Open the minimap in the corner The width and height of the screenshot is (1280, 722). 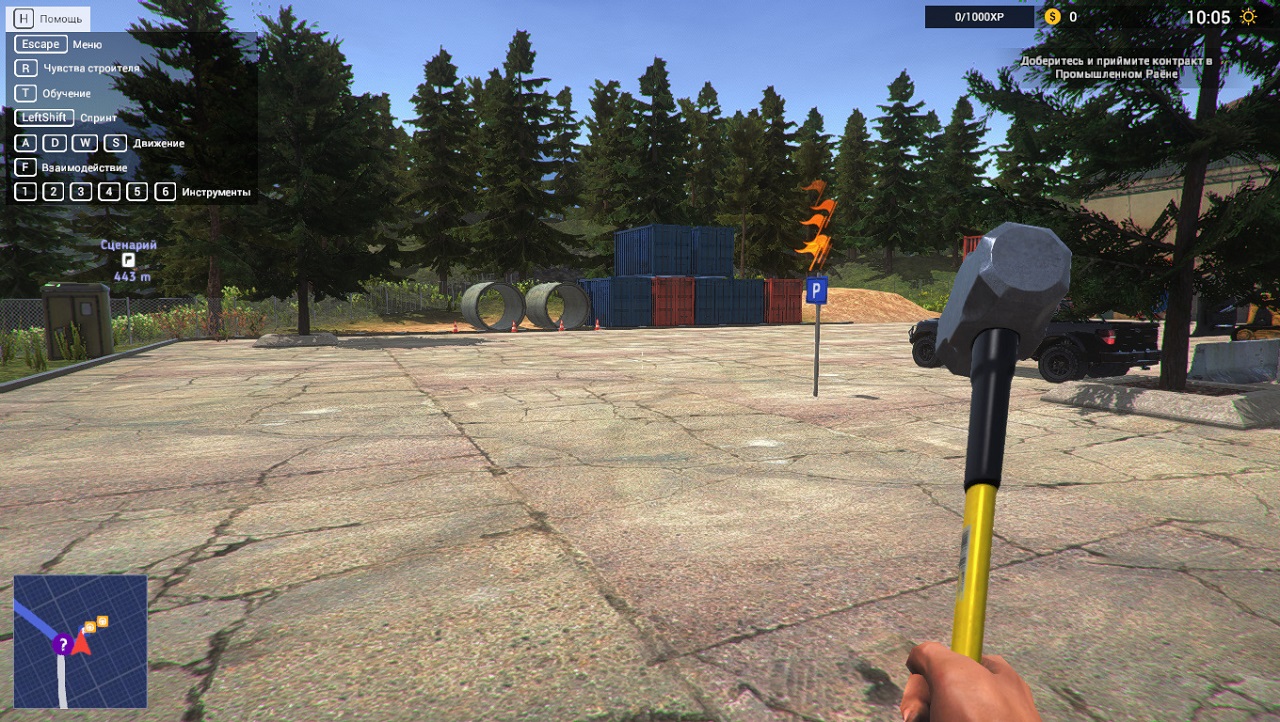tap(80, 641)
